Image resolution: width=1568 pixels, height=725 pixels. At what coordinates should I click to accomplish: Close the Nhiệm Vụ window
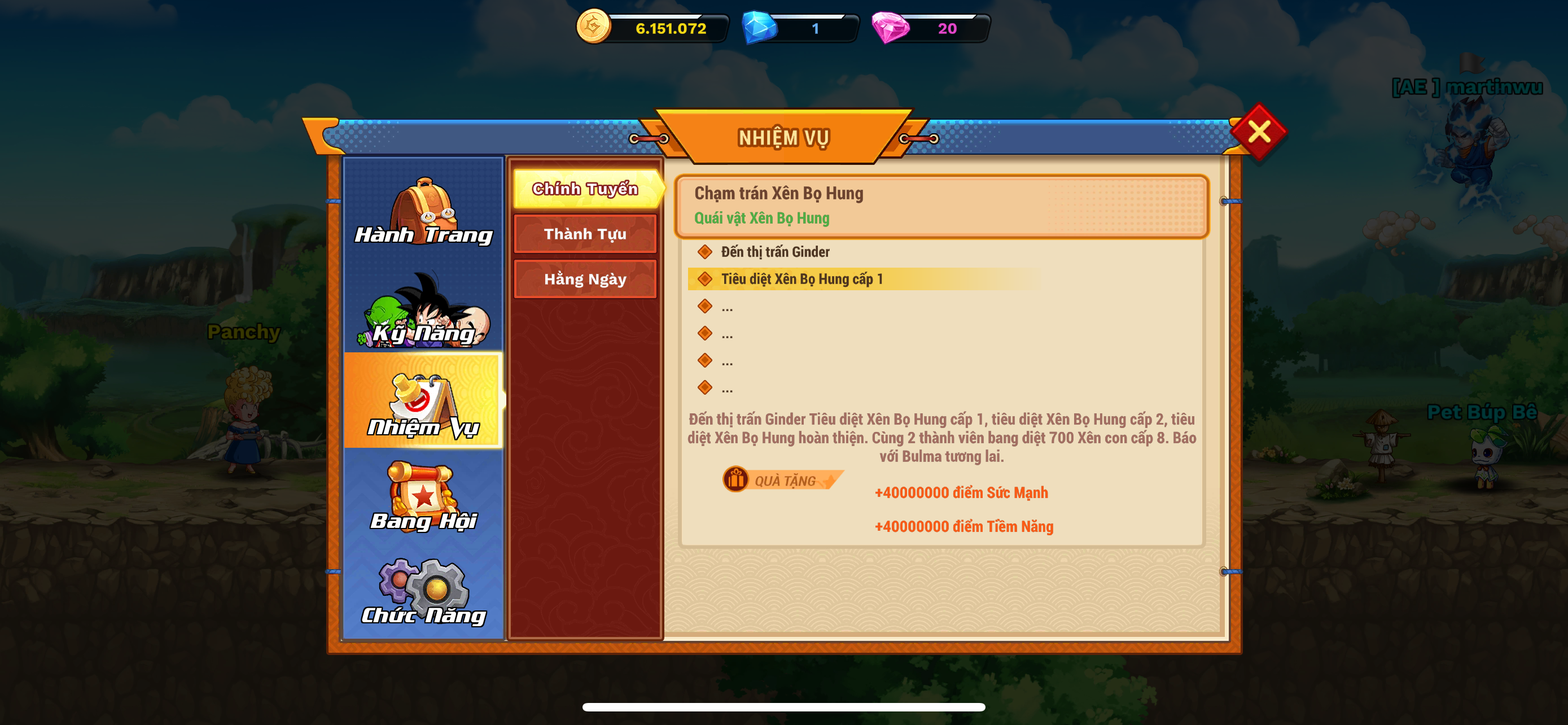pos(1258,132)
